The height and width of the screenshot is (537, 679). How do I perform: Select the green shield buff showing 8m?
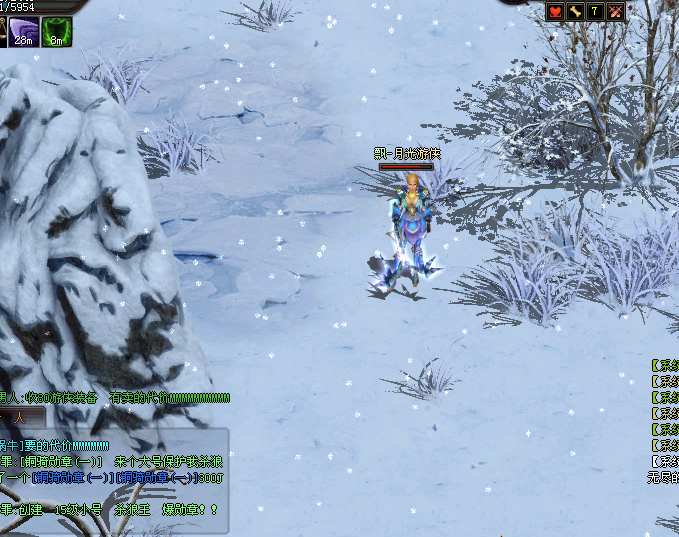click(x=57, y=31)
